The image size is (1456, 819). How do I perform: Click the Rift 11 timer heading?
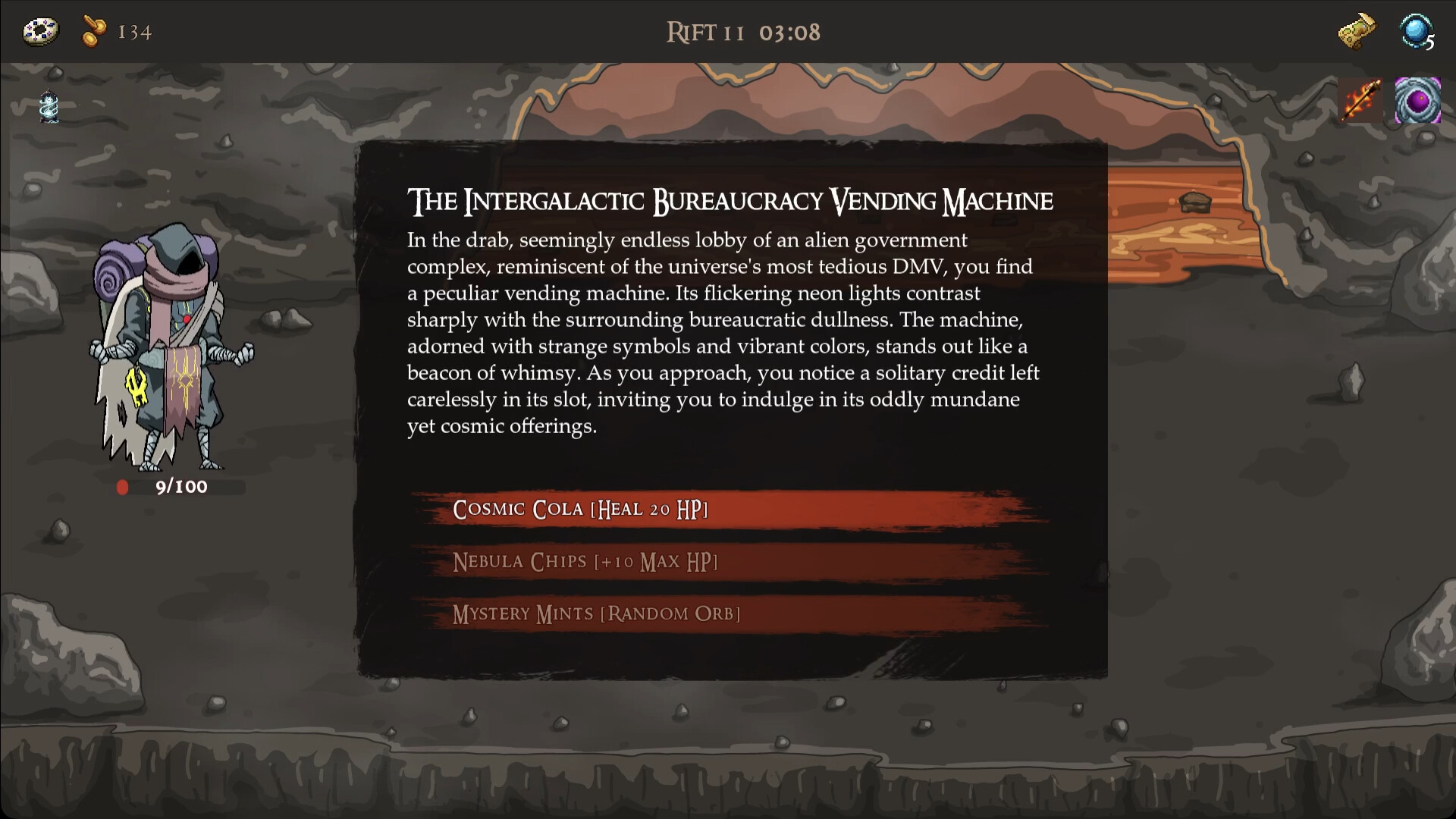(x=742, y=32)
